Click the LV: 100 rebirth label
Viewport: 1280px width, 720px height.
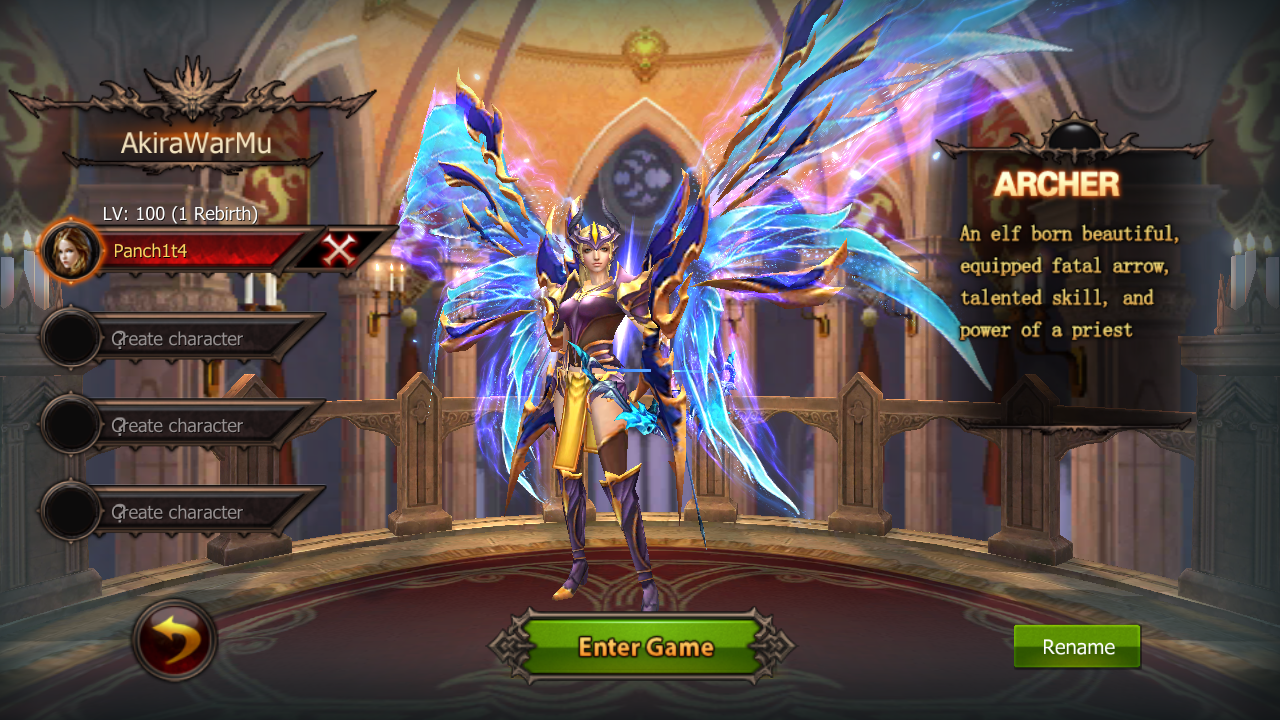[x=182, y=213]
